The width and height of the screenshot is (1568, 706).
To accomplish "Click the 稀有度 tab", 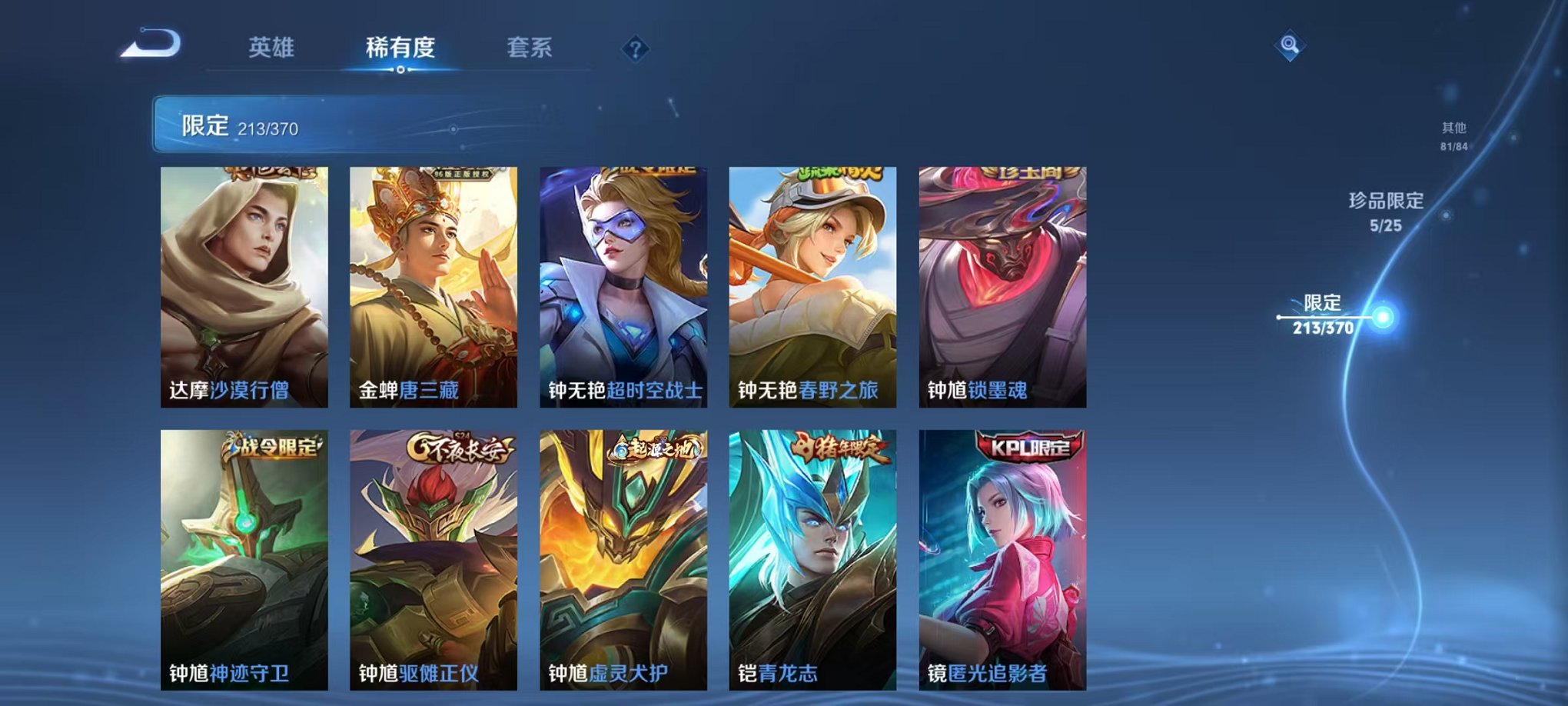I will pos(399,48).
